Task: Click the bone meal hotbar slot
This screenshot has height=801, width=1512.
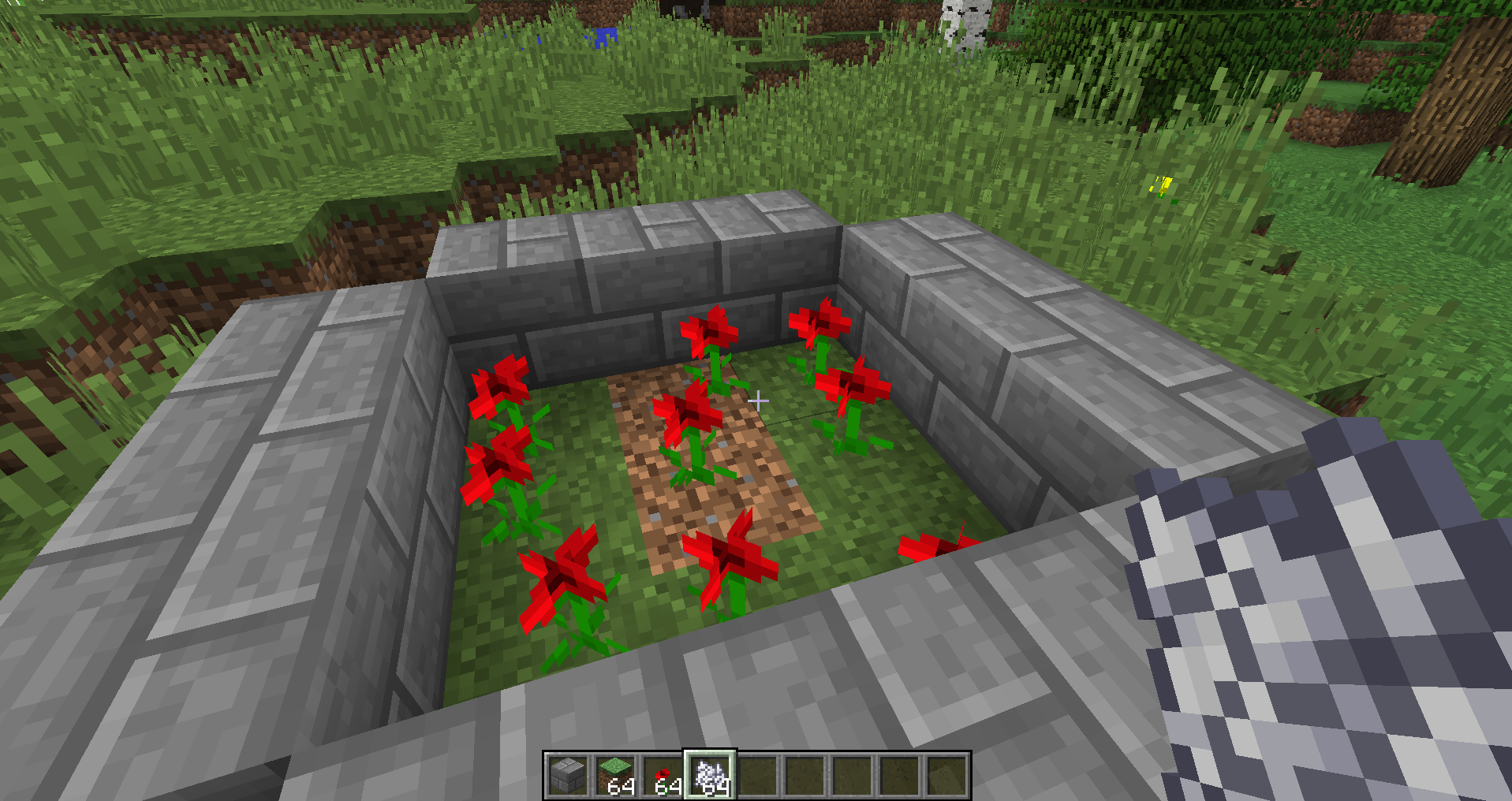Action: [710, 775]
